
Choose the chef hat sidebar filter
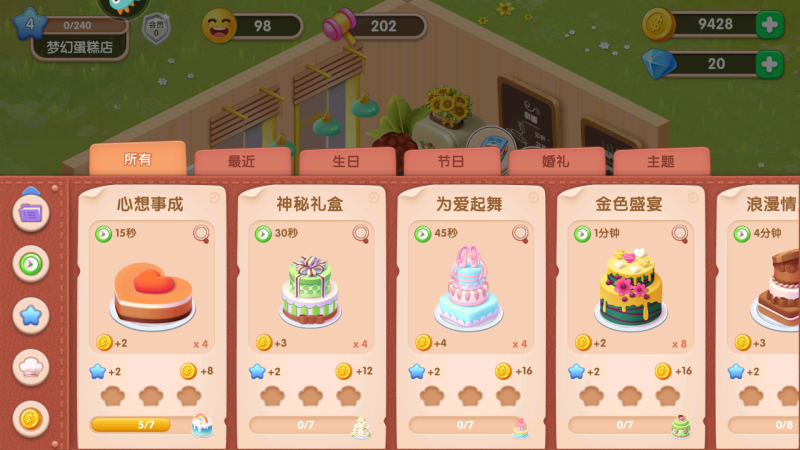click(x=31, y=366)
